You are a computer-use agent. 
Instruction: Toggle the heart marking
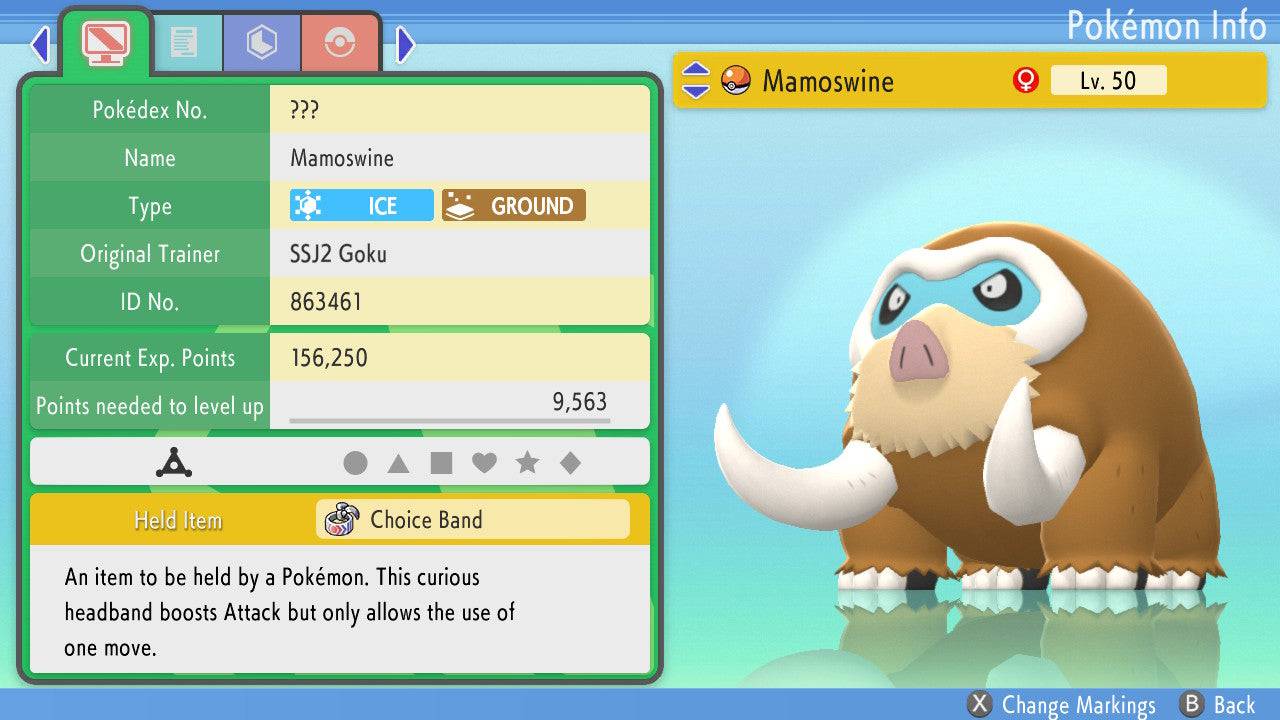(484, 463)
